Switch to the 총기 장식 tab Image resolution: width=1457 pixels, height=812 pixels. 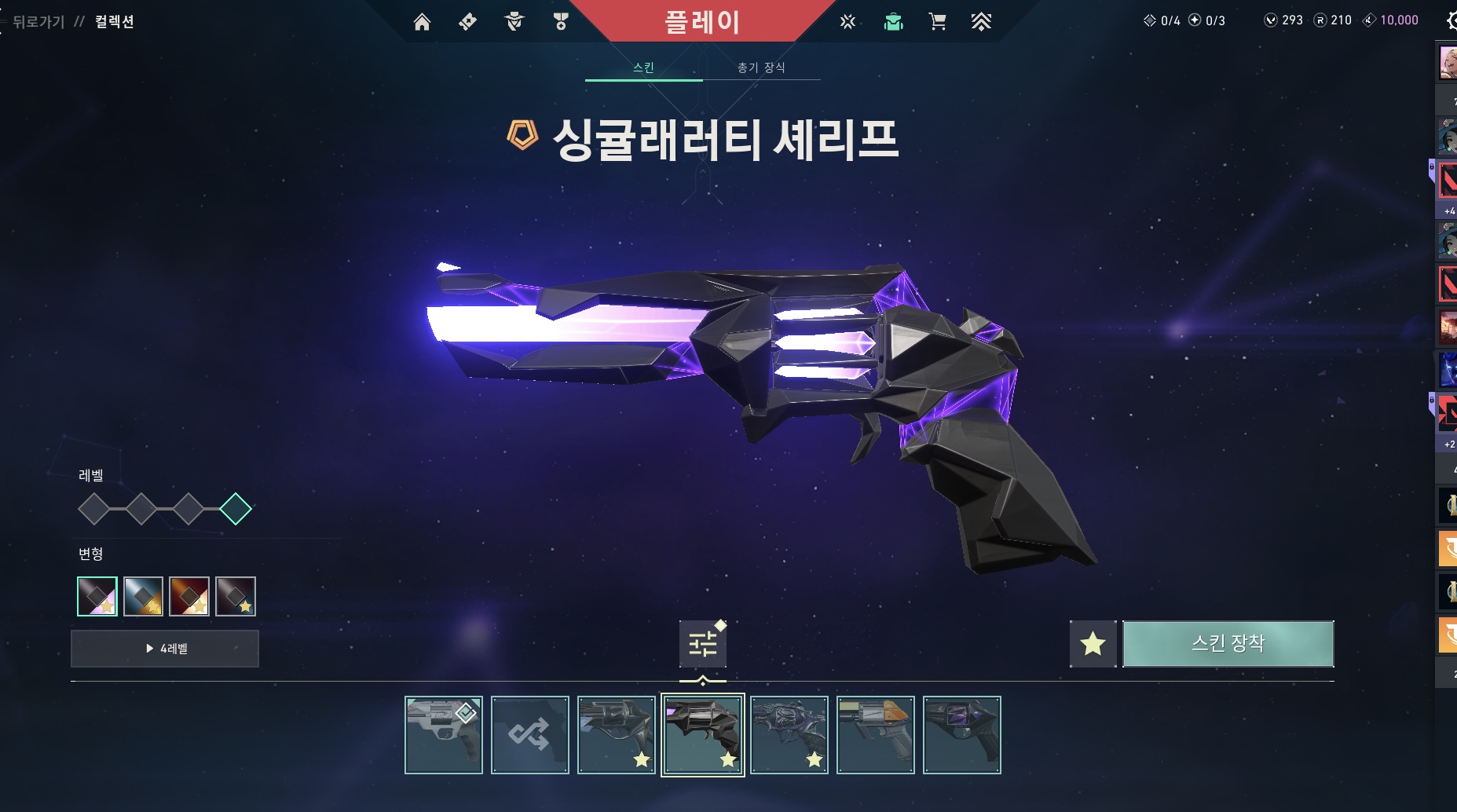click(x=760, y=68)
